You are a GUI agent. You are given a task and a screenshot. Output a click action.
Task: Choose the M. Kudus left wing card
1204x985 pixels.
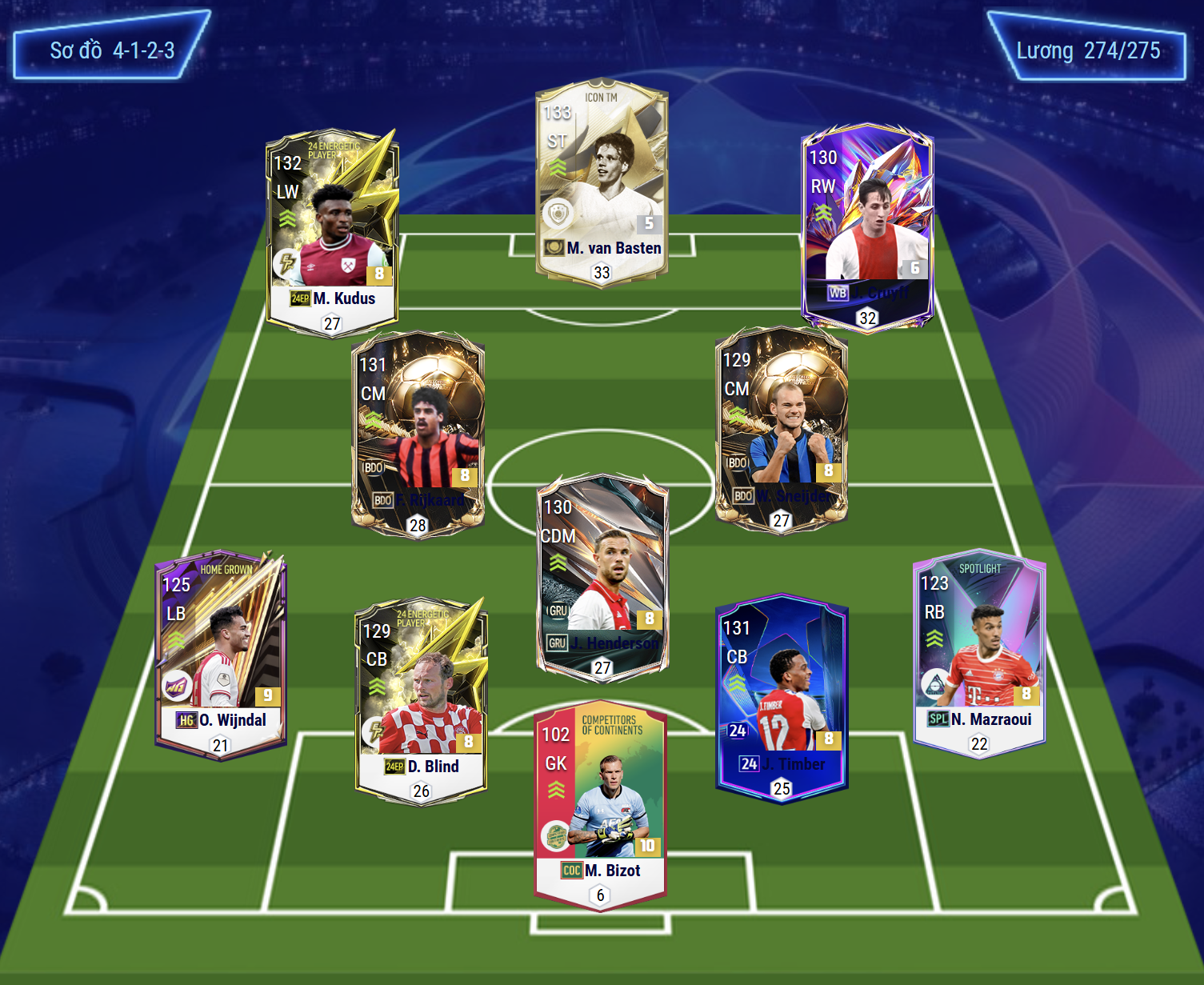point(332,232)
